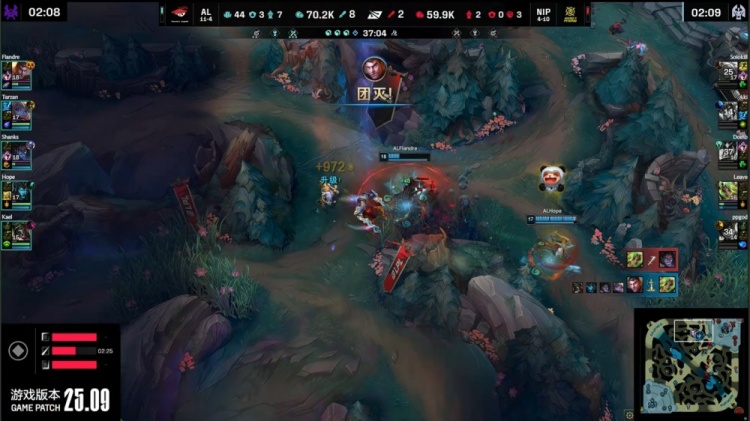Click the AL team logo on scoreboard
The image size is (750, 421).
coord(178,14)
